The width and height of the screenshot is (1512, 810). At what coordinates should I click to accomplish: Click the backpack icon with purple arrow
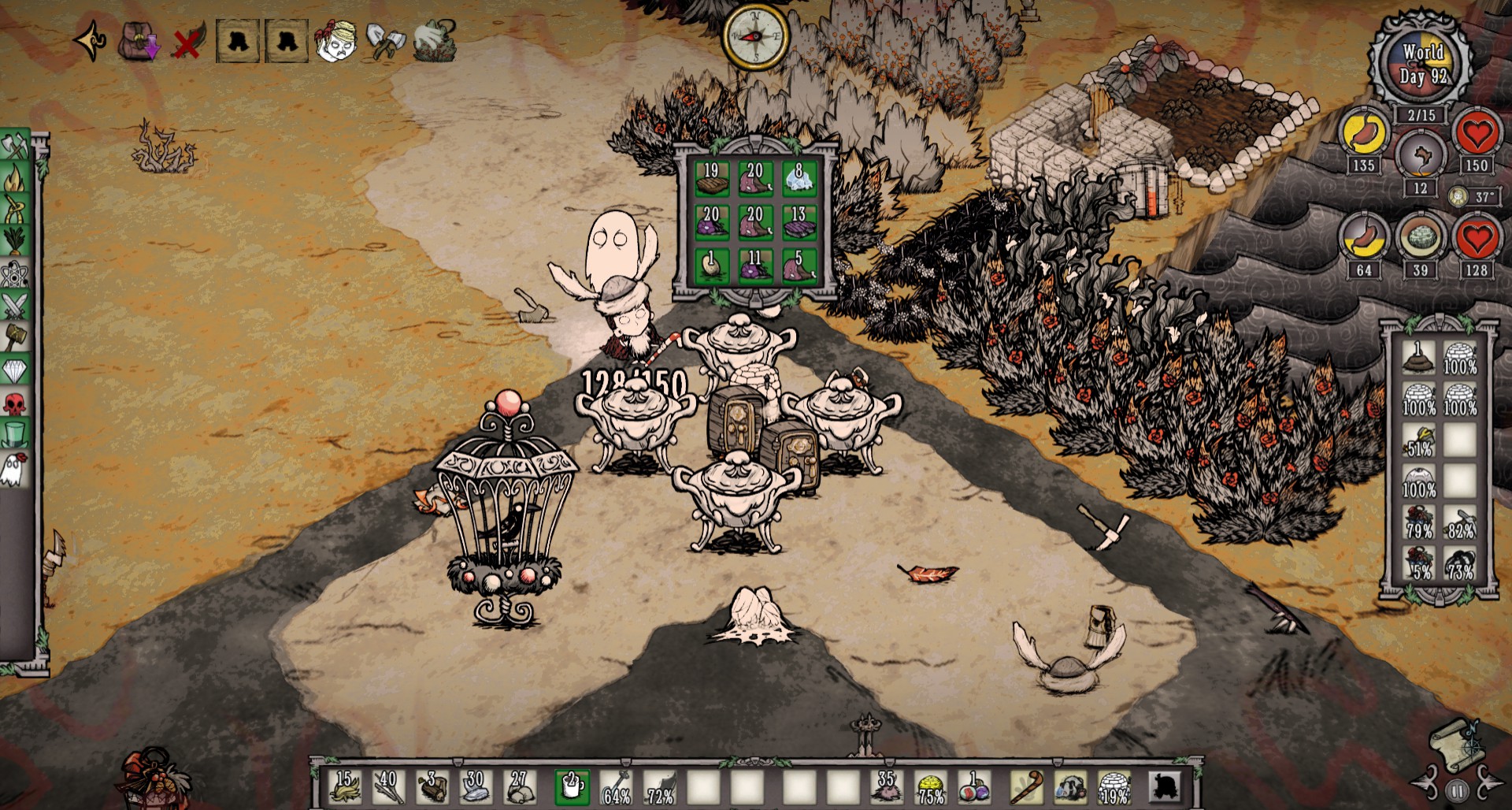(x=138, y=41)
